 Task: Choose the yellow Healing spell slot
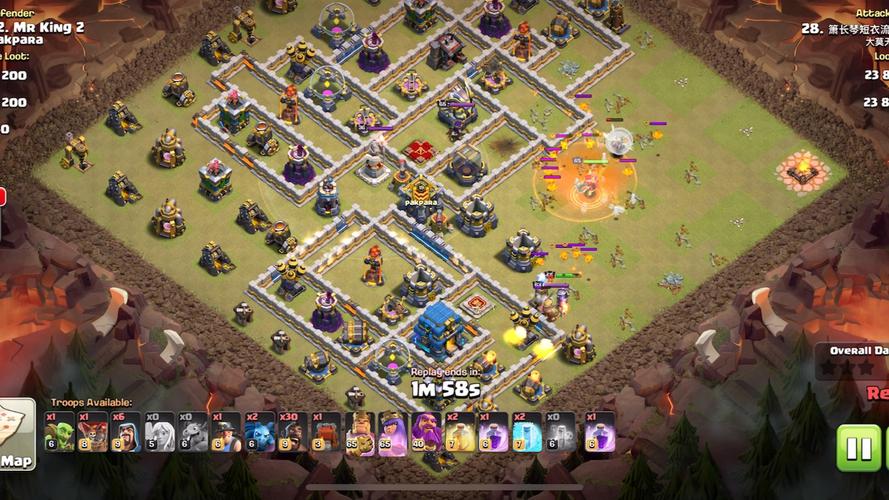pos(459,431)
